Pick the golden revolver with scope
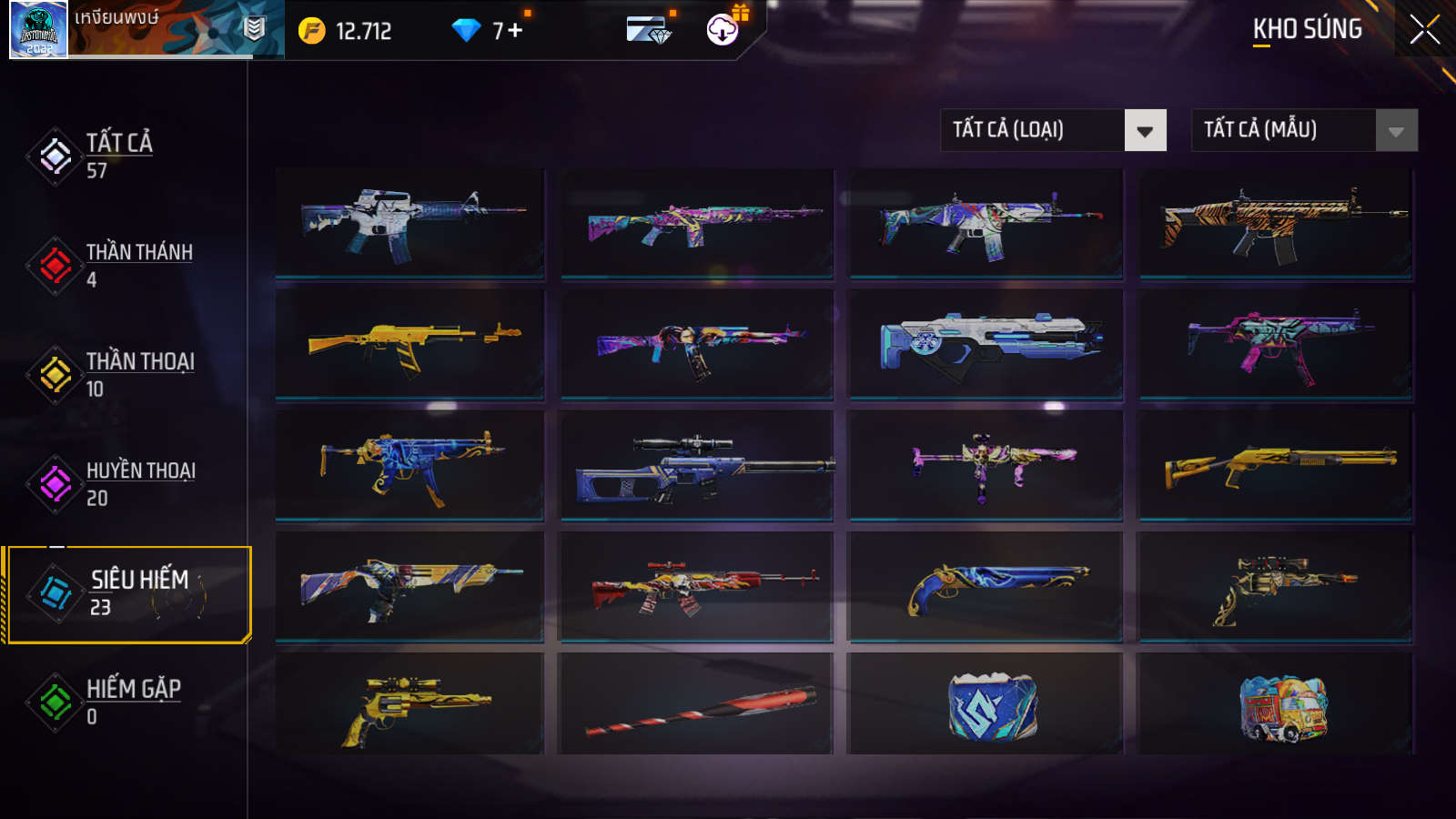Image resolution: width=1456 pixels, height=819 pixels. tap(409, 705)
